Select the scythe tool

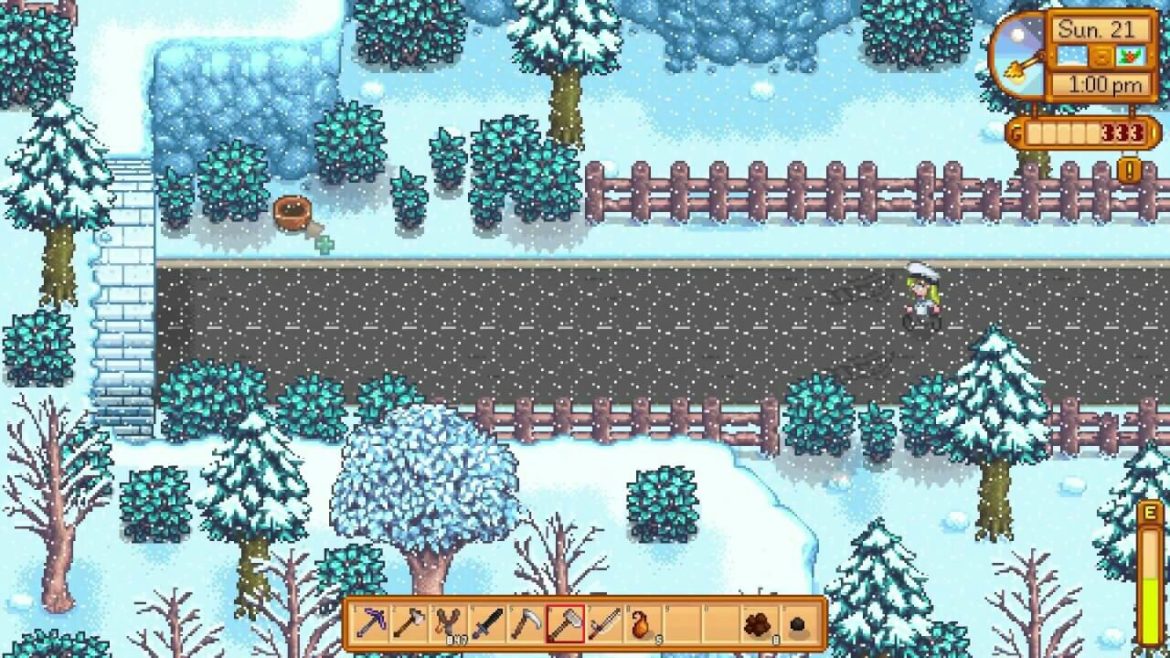tap(526, 624)
